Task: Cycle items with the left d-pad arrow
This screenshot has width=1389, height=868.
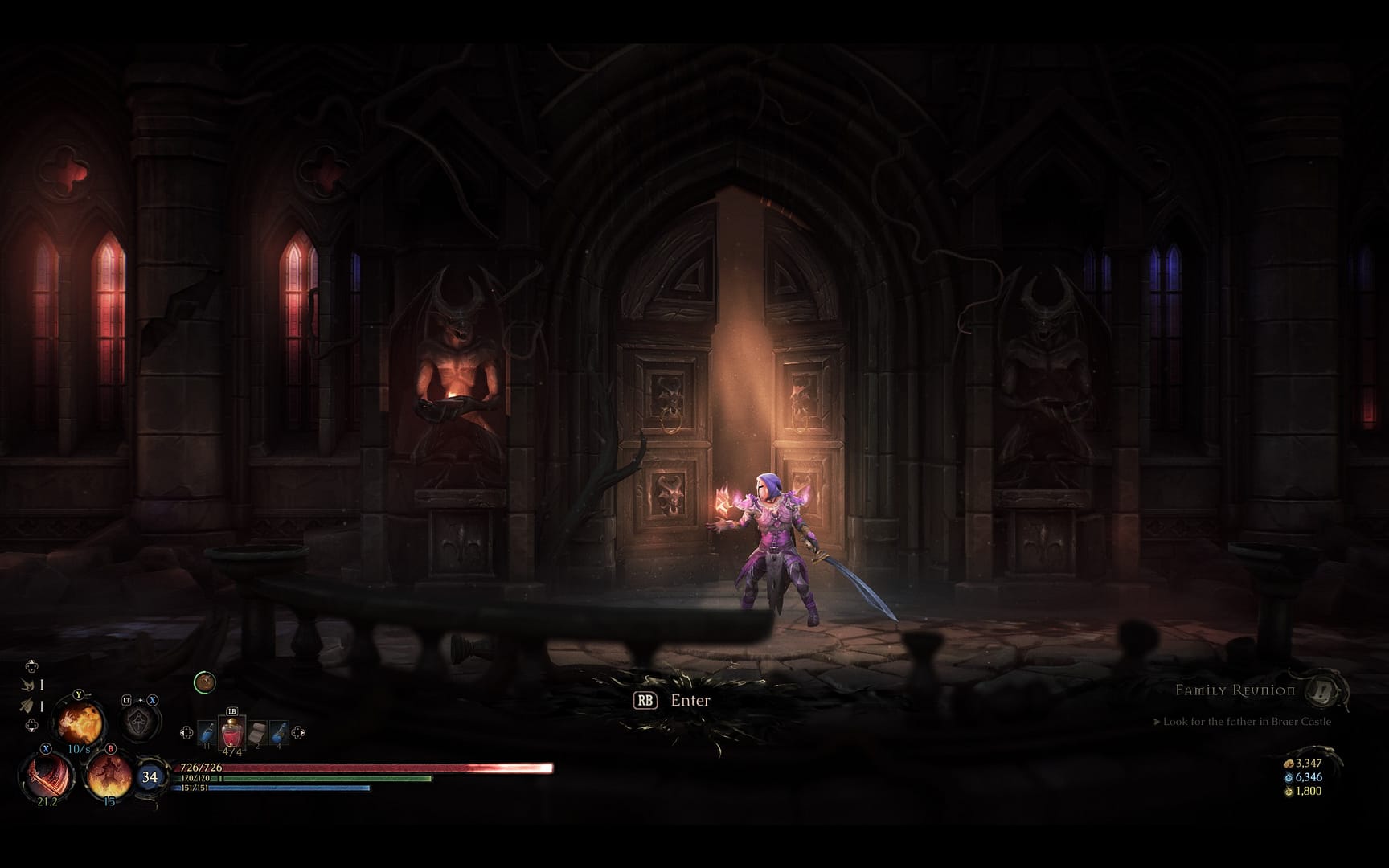Action: (186, 731)
